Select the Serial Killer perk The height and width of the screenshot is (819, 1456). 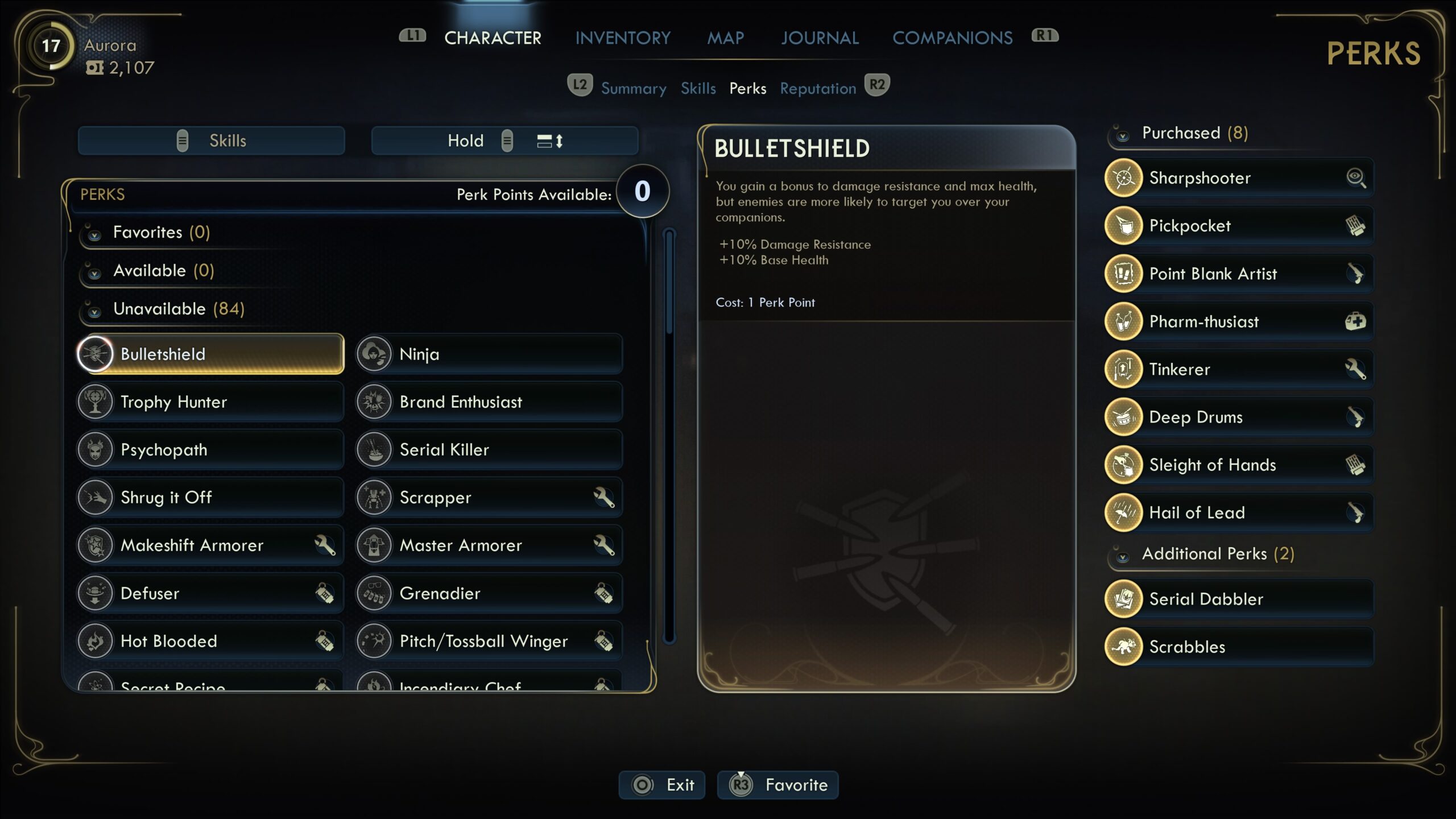489,450
